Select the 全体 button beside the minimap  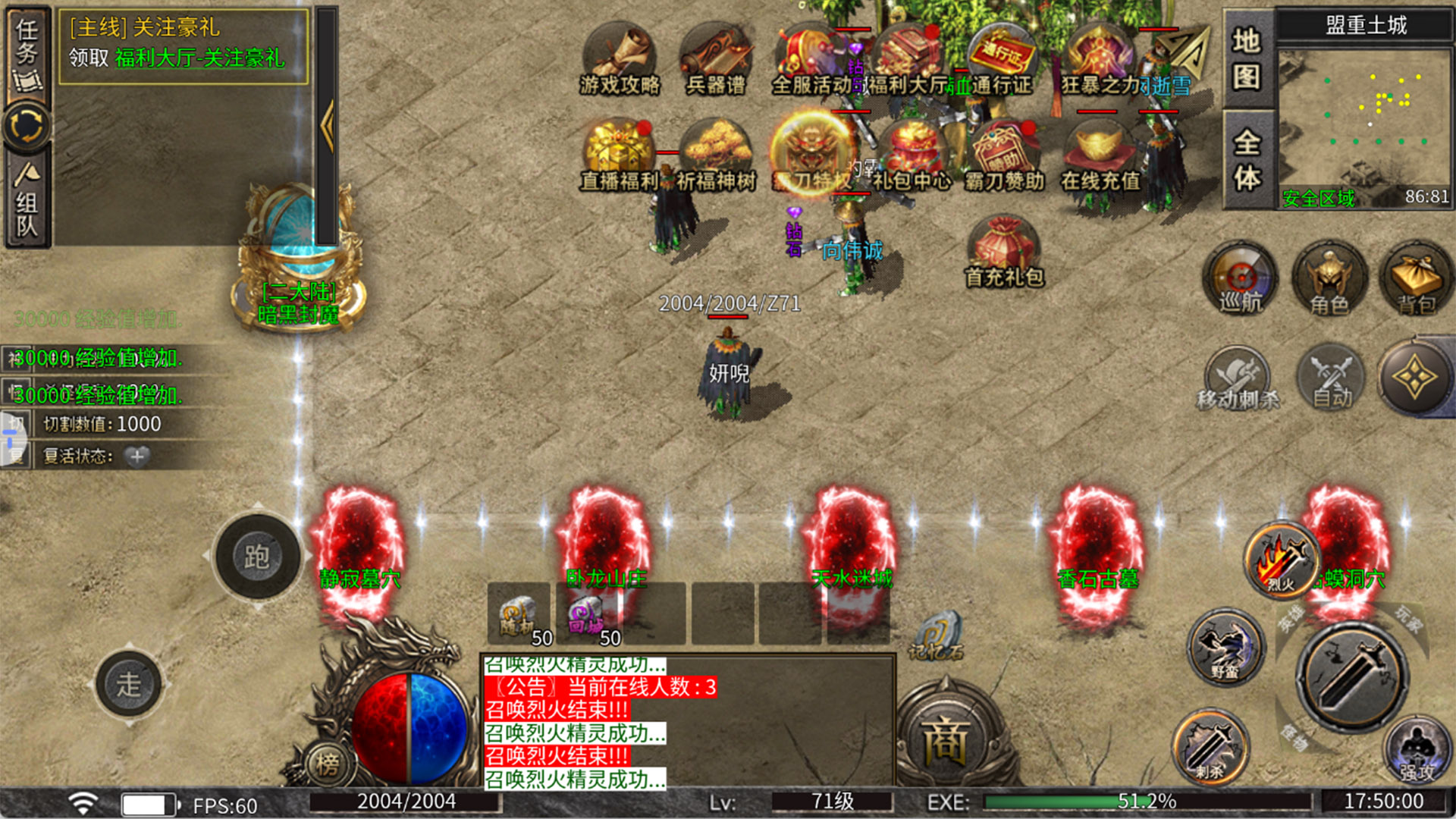tap(1247, 160)
